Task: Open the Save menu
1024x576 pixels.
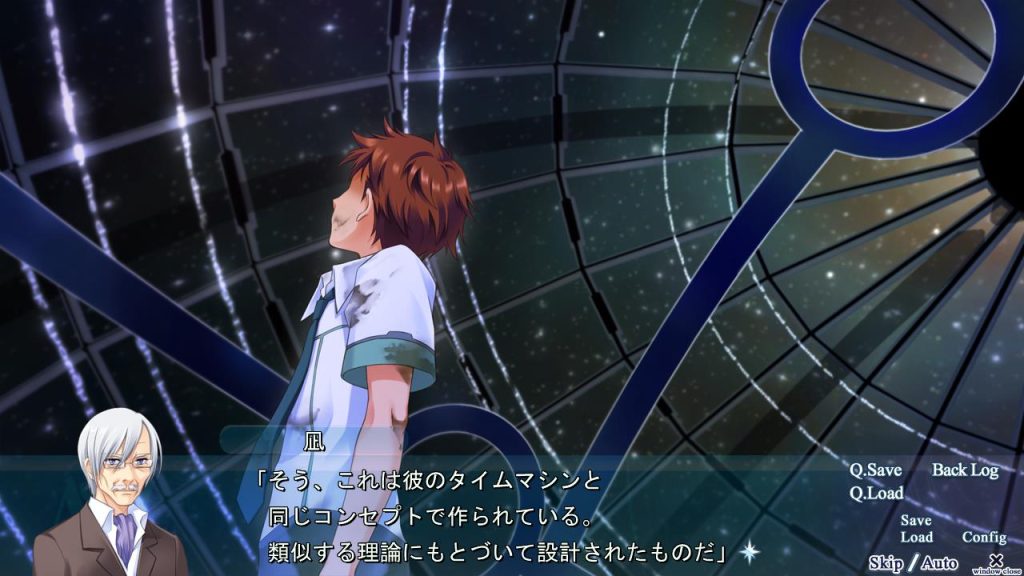Action: click(915, 520)
